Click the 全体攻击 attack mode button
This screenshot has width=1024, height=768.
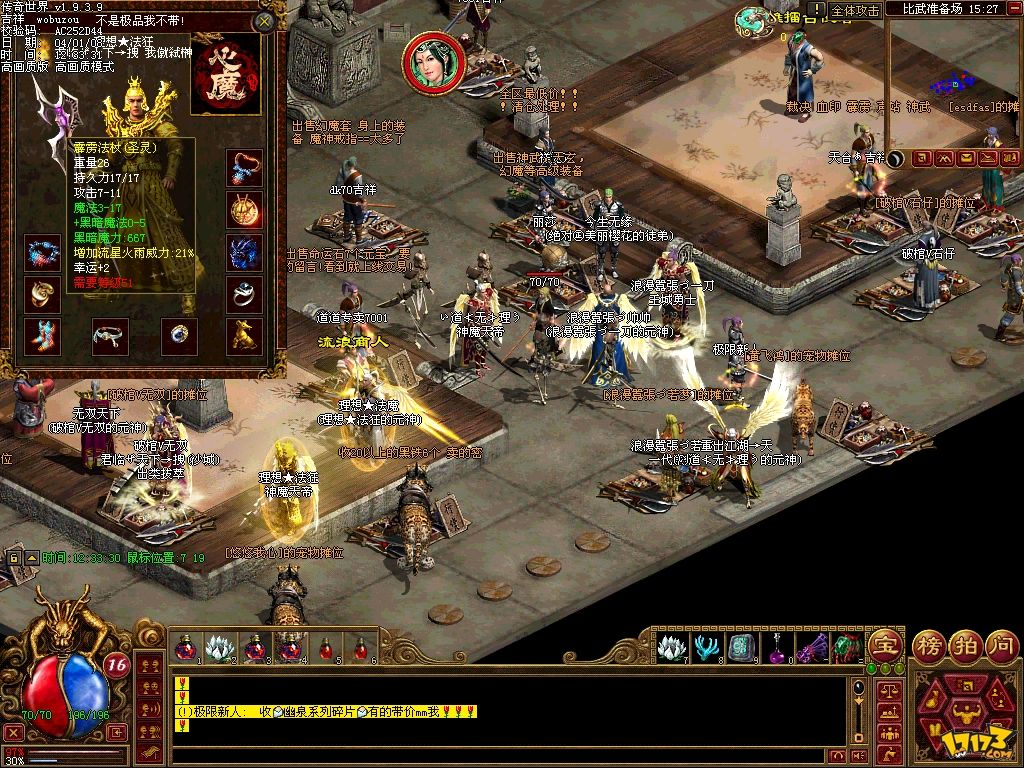(x=855, y=10)
